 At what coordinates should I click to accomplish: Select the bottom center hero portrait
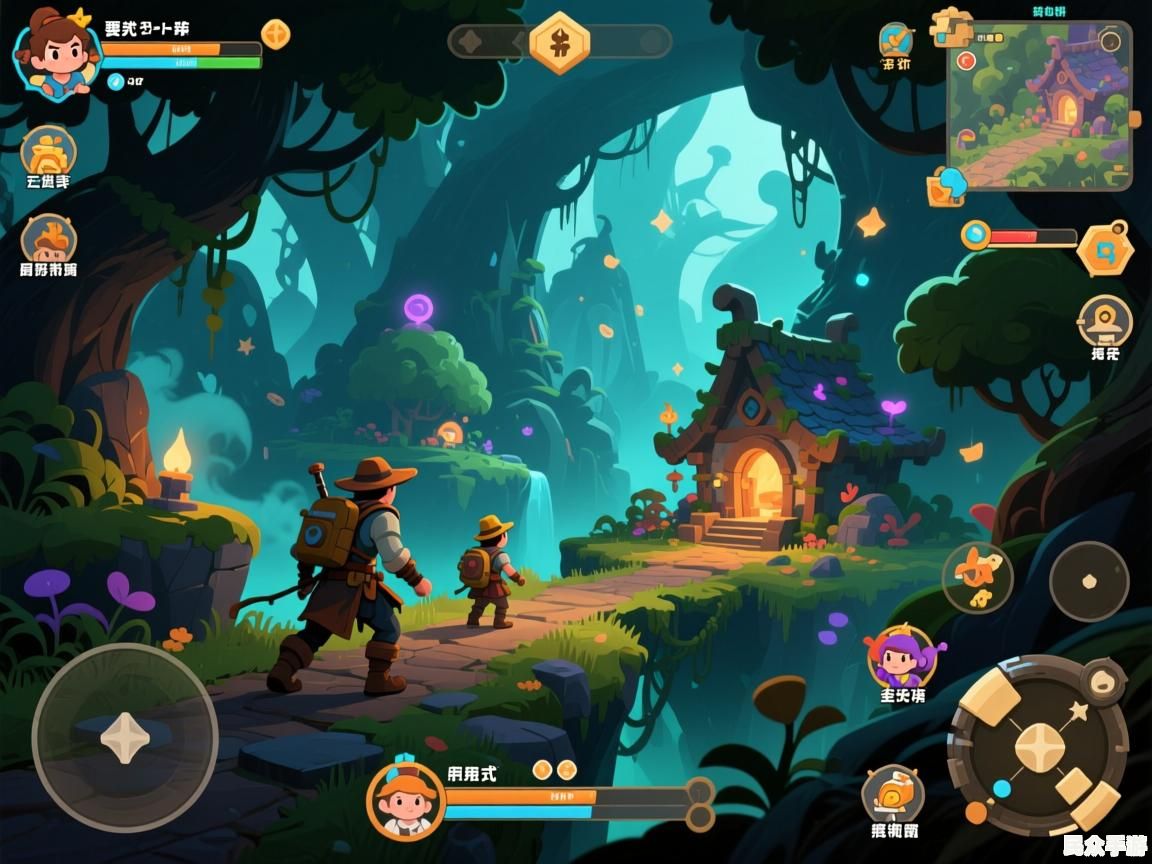click(x=405, y=800)
